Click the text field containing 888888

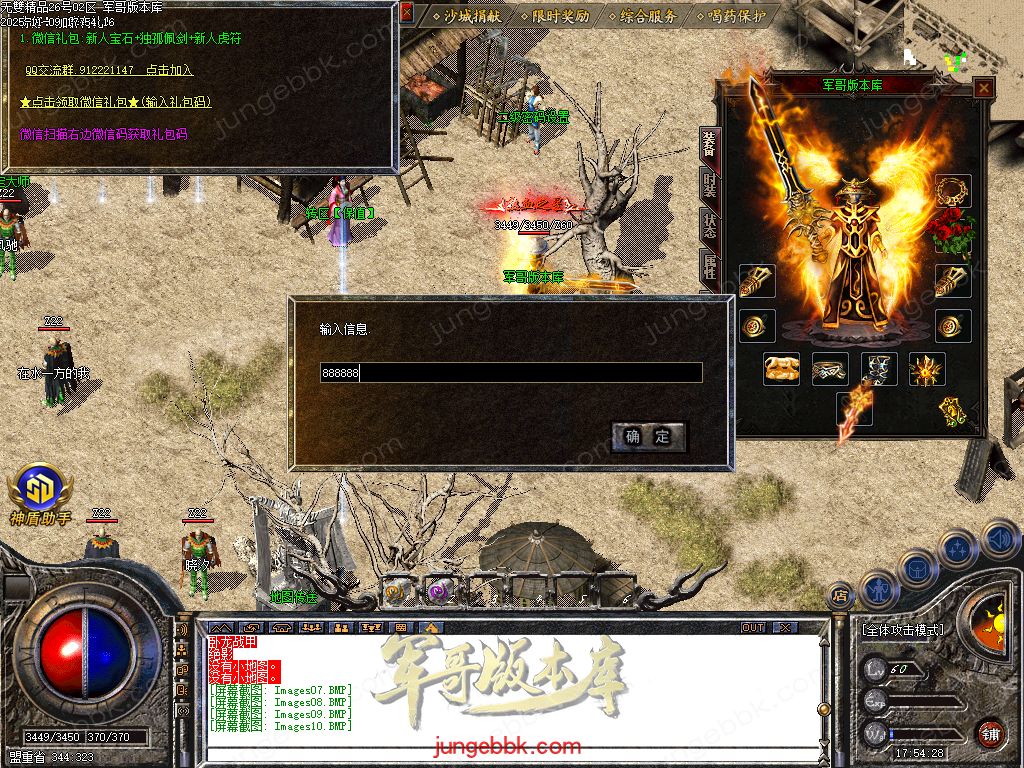[x=510, y=373]
